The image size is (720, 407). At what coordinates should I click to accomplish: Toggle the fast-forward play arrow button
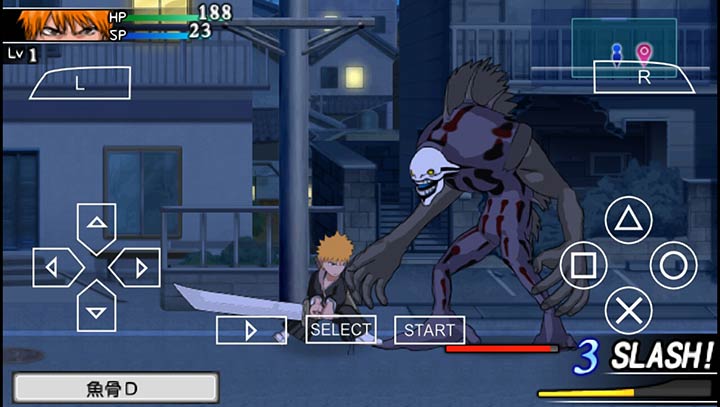(251, 330)
